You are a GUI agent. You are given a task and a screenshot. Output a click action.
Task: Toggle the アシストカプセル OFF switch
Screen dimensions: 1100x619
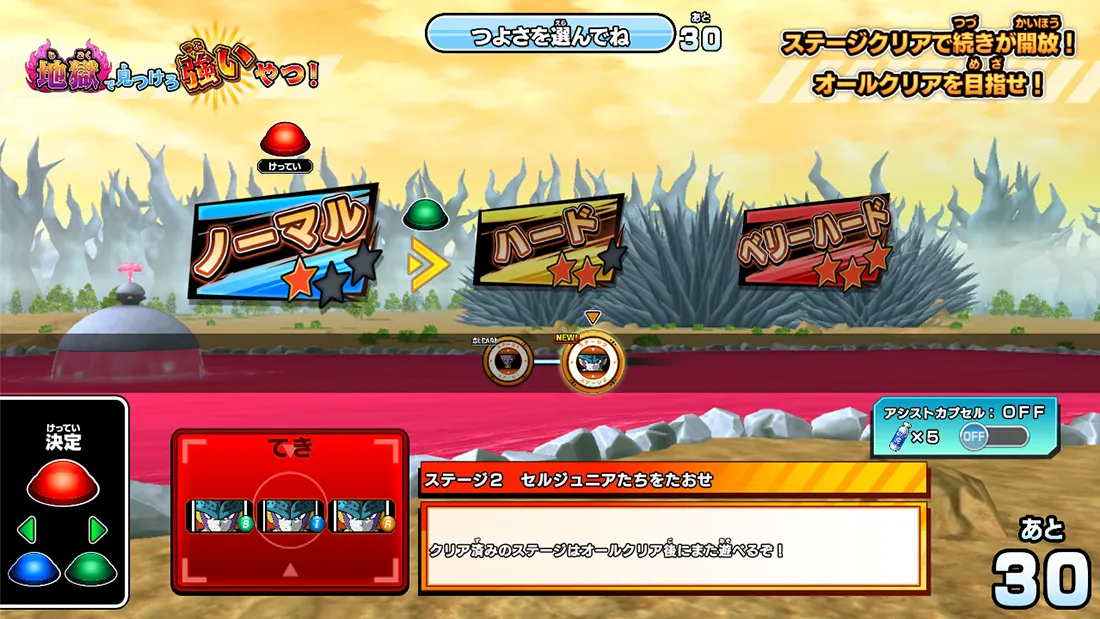(x=993, y=437)
